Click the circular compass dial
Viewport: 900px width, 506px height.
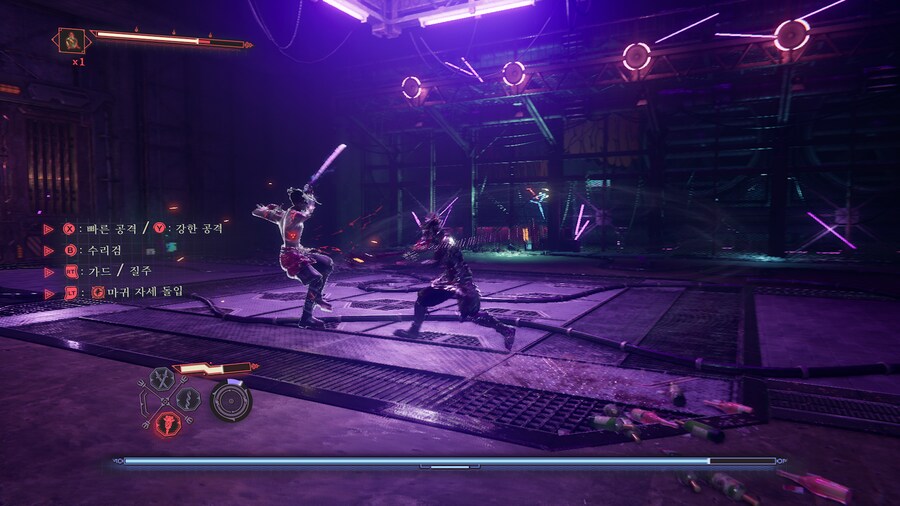pos(231,401)
